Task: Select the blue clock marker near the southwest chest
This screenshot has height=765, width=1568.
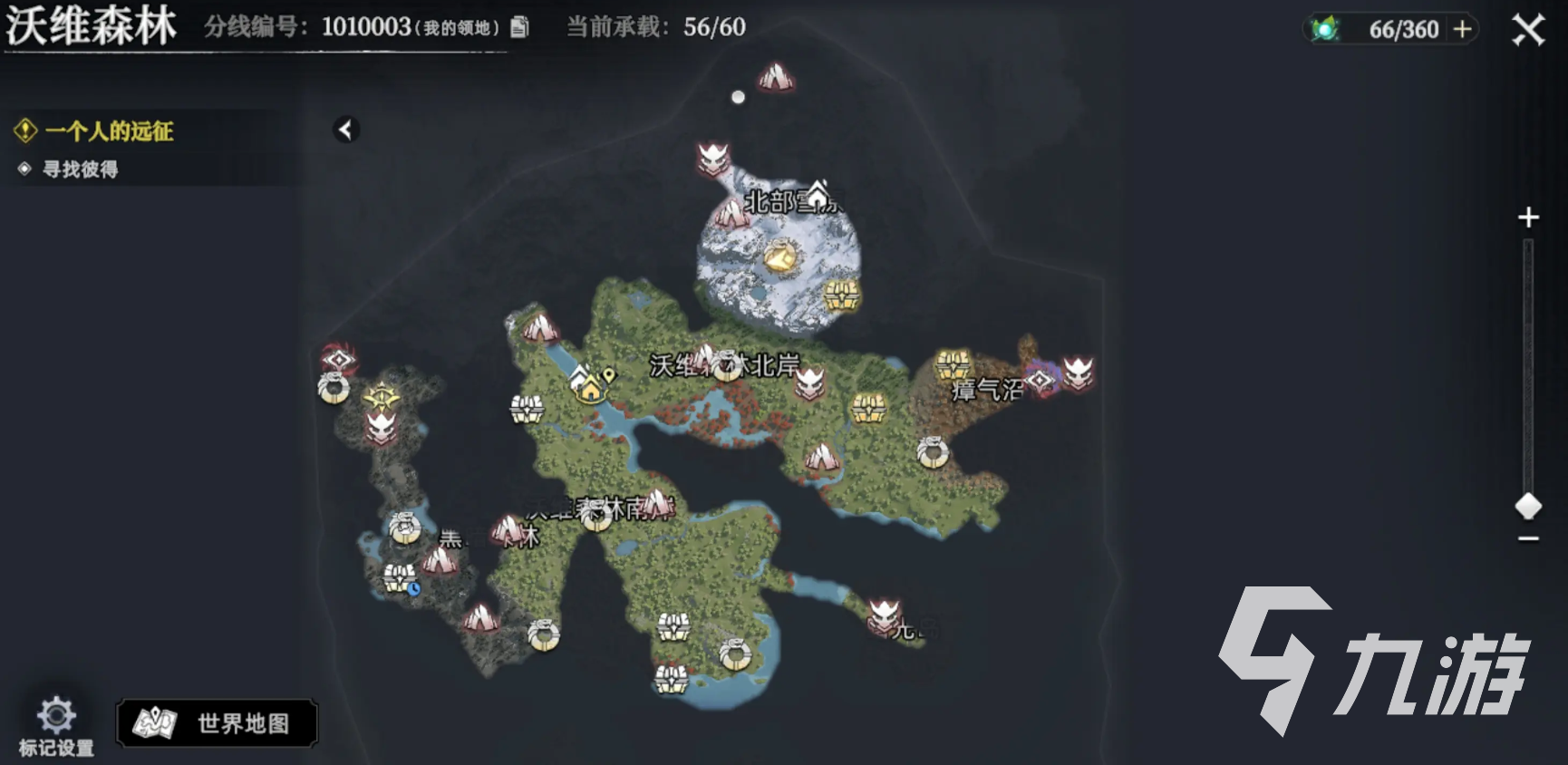Action: click(x=413, y=589)
